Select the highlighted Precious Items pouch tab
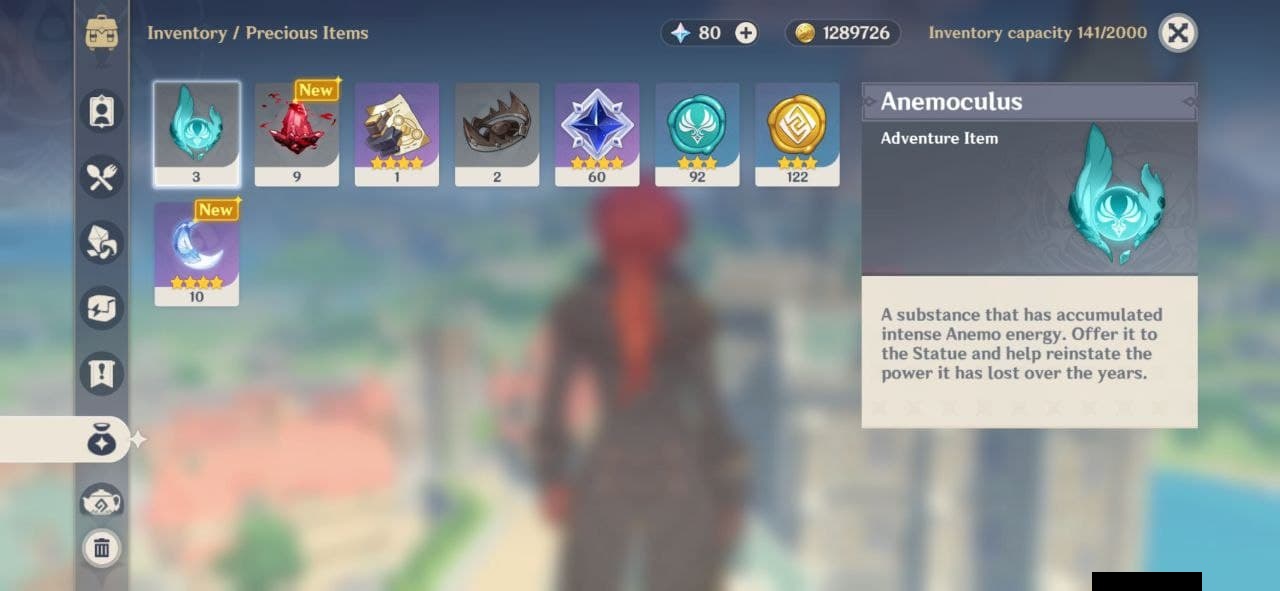This screenshot has height=591, width=1280. coord(101,440)
